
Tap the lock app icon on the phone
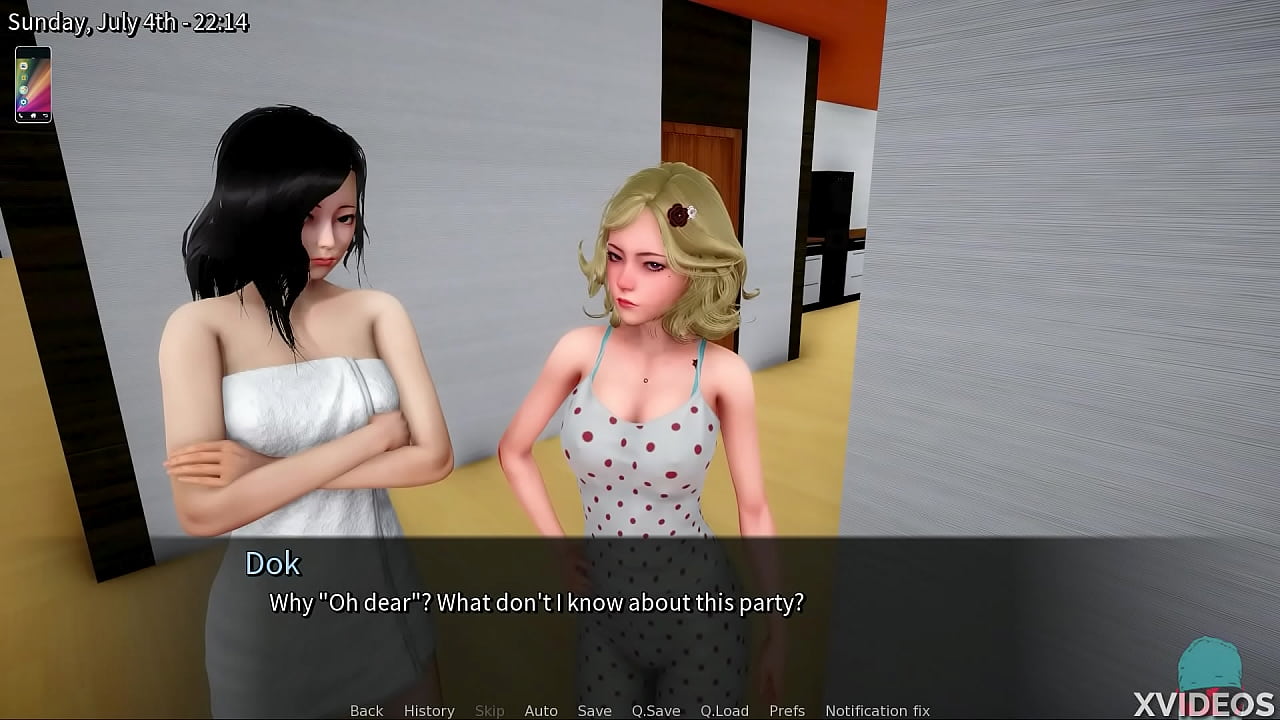click(24, 78)
